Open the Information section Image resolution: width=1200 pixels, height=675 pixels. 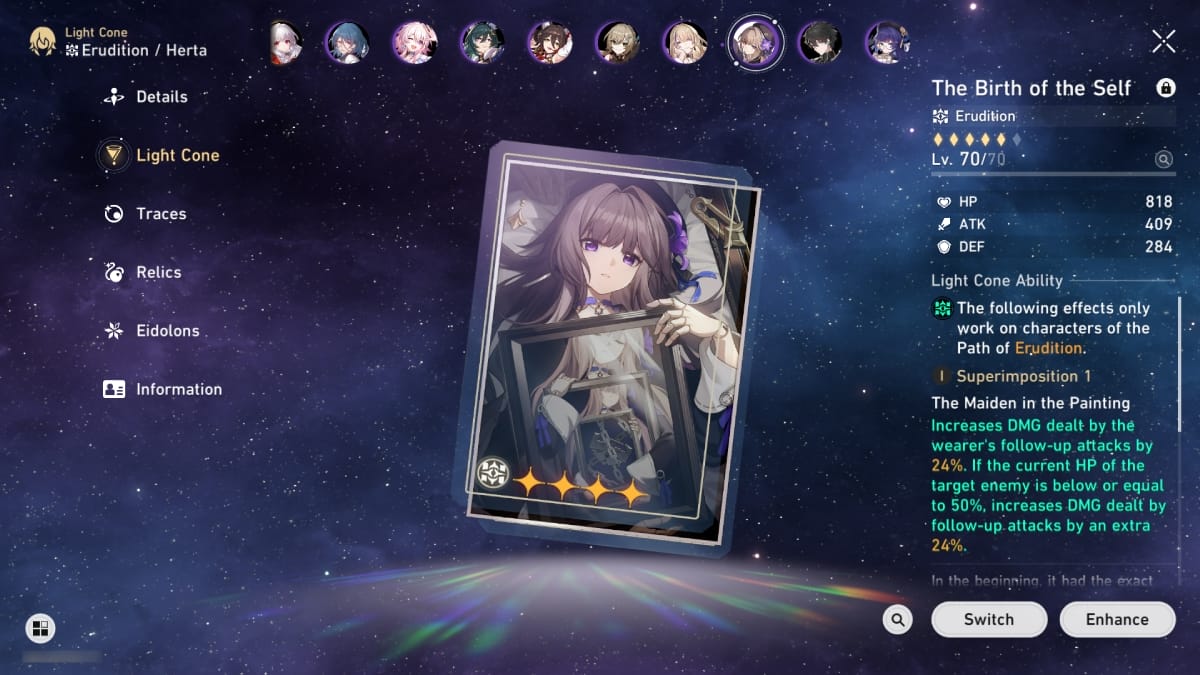coord(178,389)
